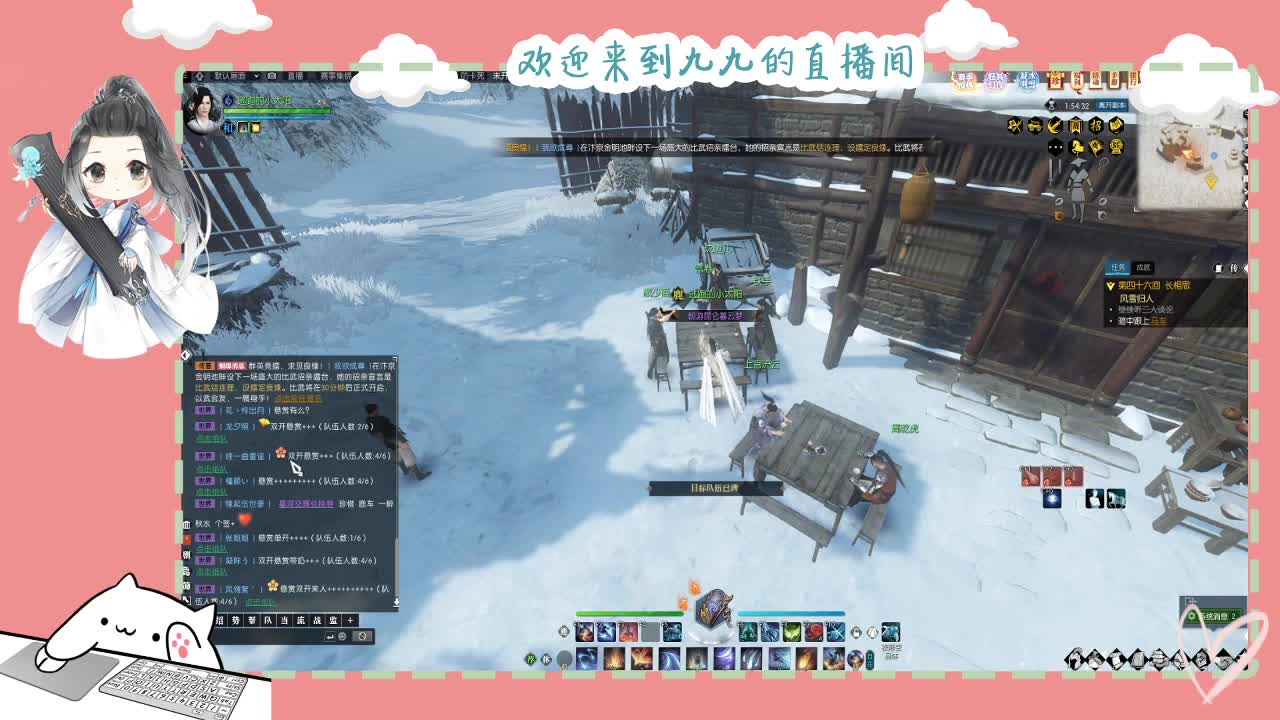Collapse the quest 第四十六回 长相思 entry
Screen dimensions: 1280x720
(1111, 286)
